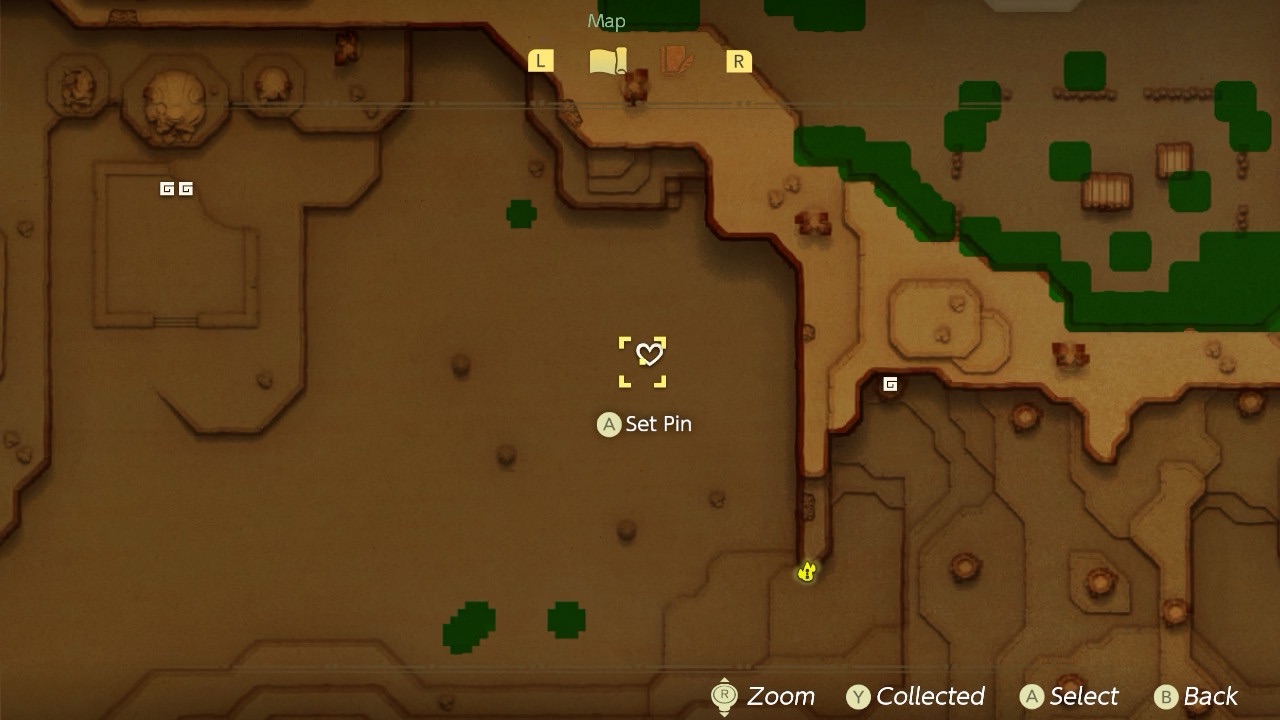Switch to the book-and-quill tab
The height and width of the screenshot is (720, 1280).
point(677,62)
